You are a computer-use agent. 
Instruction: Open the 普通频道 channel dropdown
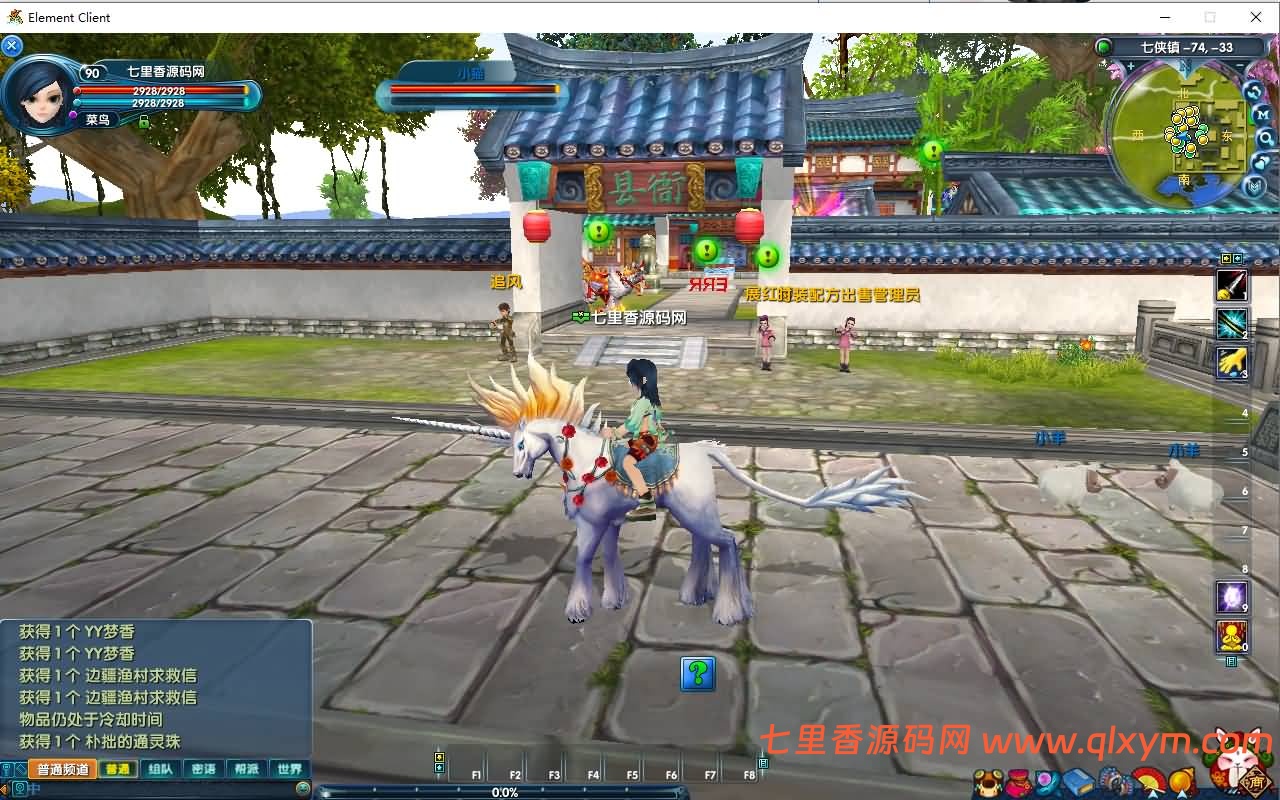[x=63, y=769]
